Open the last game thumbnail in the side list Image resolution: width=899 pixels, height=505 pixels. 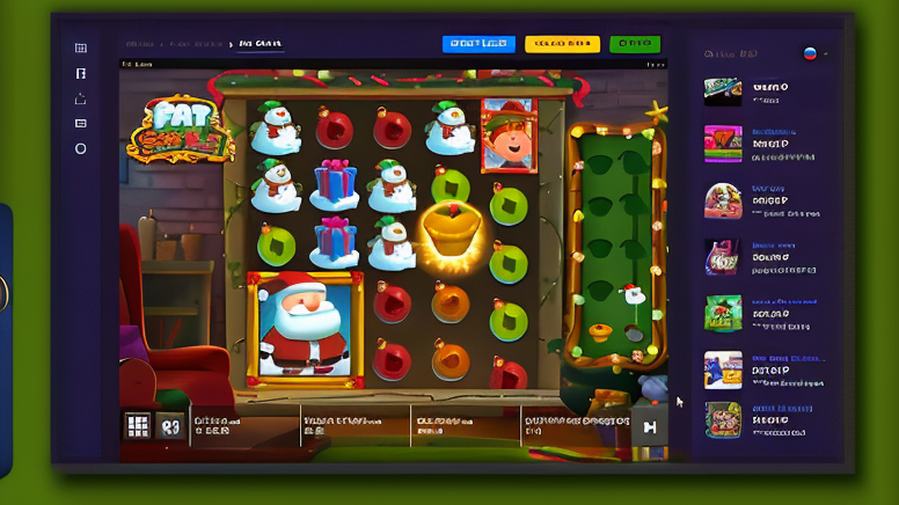723,420
